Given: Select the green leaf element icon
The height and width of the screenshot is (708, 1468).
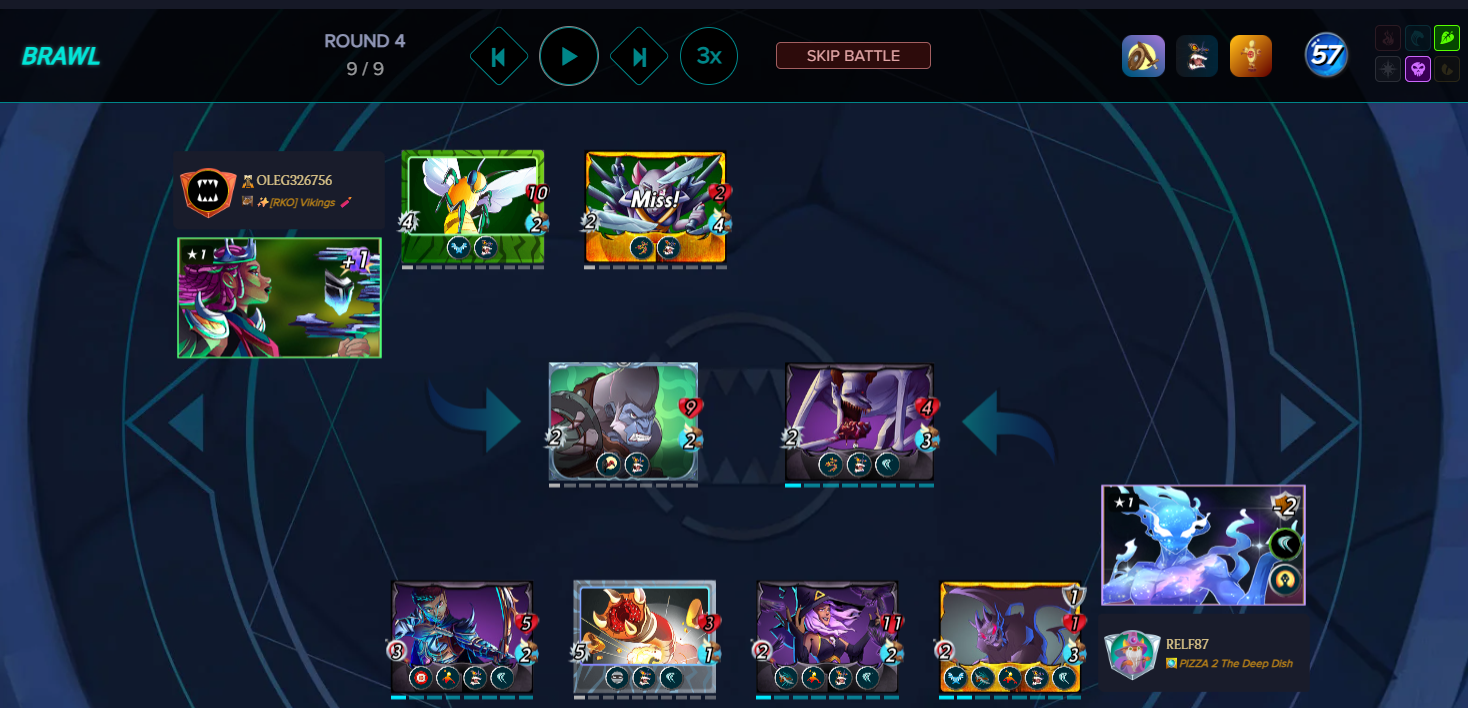Looking at the screenshot, I should 1446,38.
